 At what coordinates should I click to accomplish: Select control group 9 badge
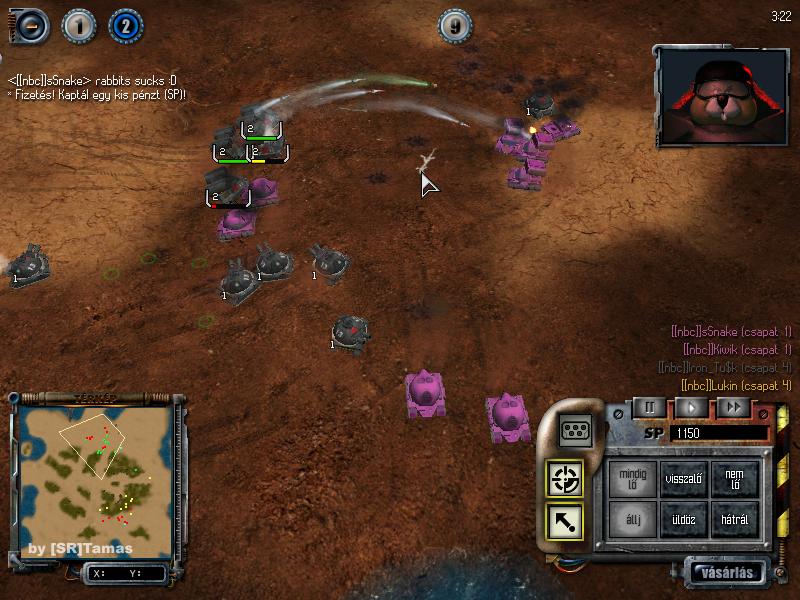(x=455, y=27)
